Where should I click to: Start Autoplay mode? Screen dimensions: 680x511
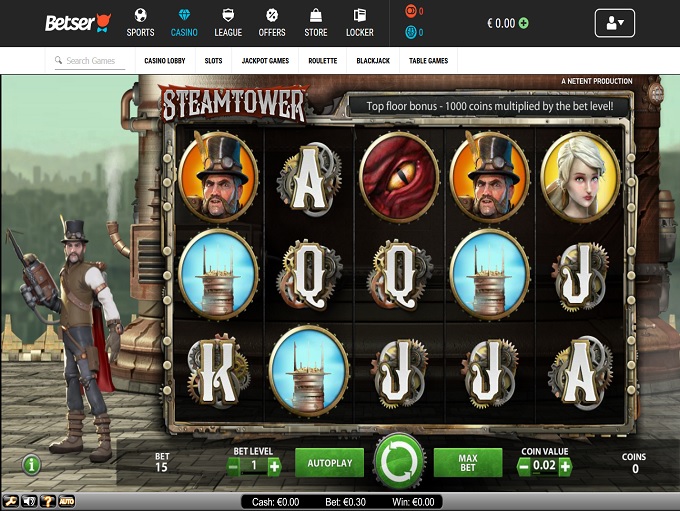(x=329, y=463)
